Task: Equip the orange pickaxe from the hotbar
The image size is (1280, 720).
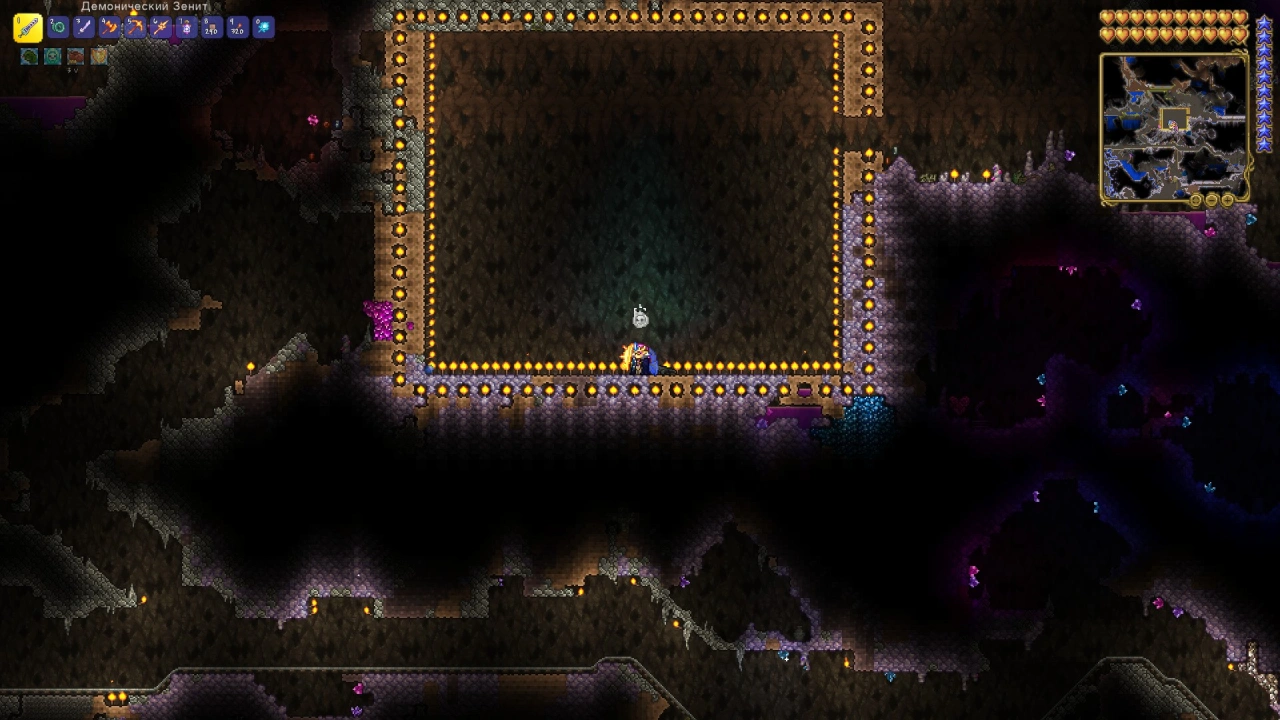Action: pos(135,28)
